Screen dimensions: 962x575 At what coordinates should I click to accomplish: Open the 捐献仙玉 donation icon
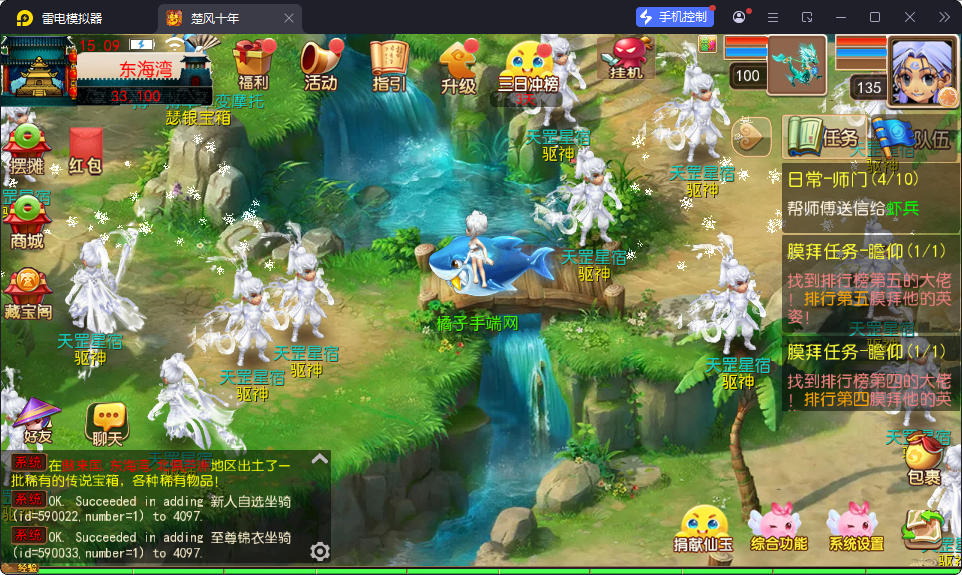[703, 529]
